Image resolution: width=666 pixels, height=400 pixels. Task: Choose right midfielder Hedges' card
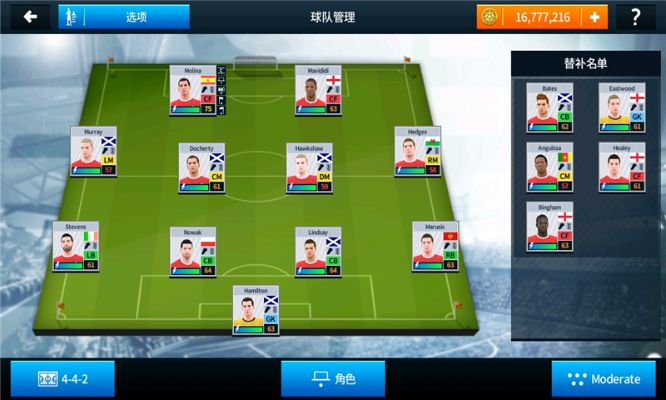tap(417, 151)
